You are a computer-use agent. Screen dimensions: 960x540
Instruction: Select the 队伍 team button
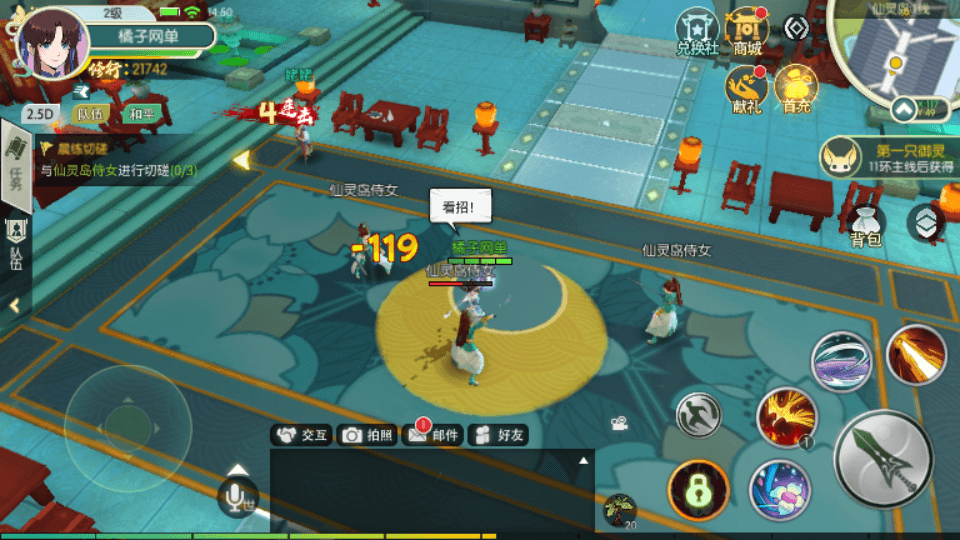tap(90, 114)
